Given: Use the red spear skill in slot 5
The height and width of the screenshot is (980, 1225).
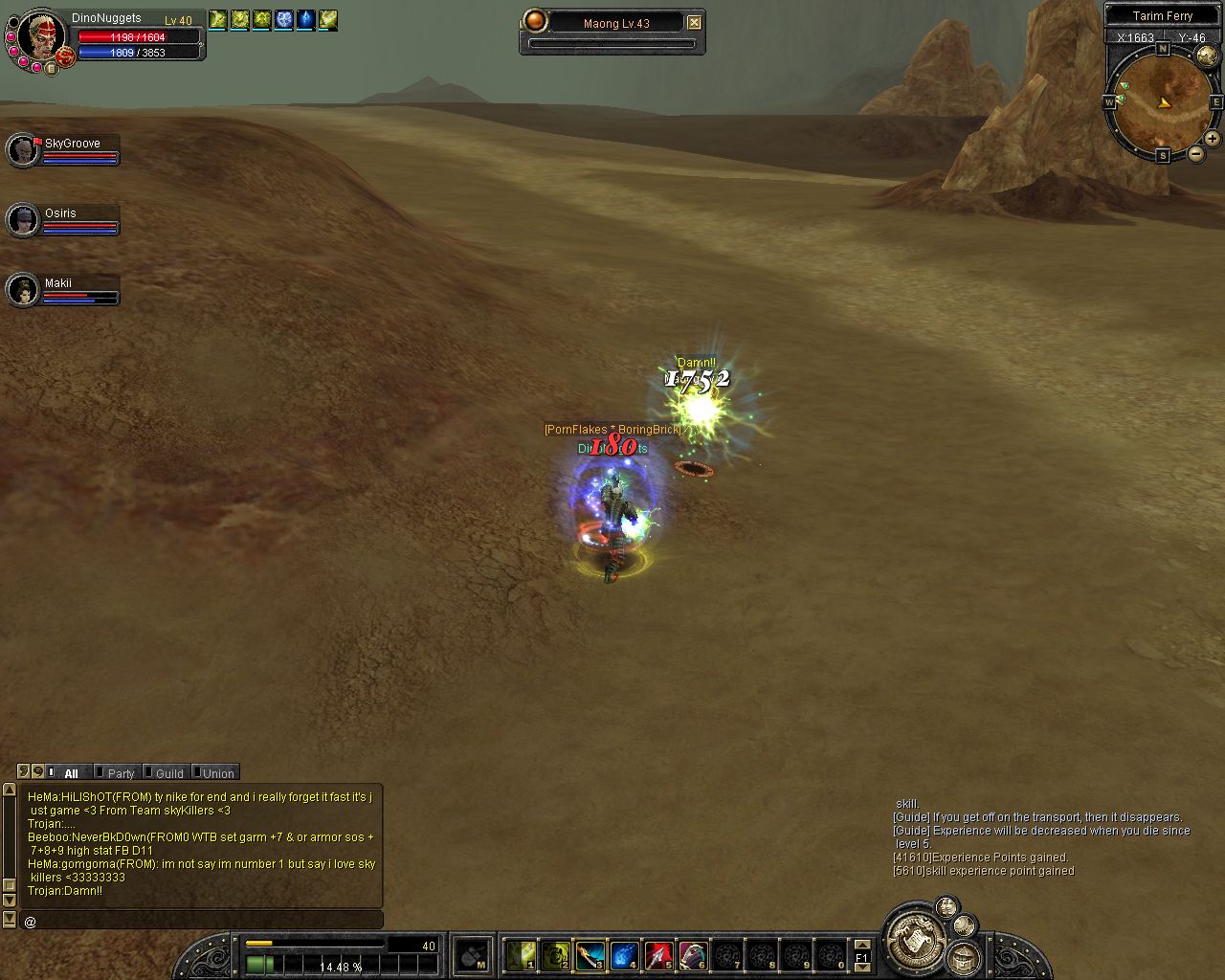Looking at the screenshot, I should coord(659,955).
